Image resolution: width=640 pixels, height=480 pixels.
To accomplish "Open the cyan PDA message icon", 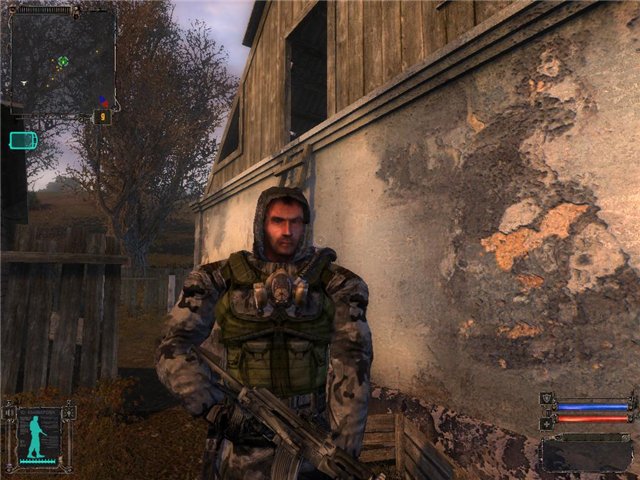I will 22,140.
